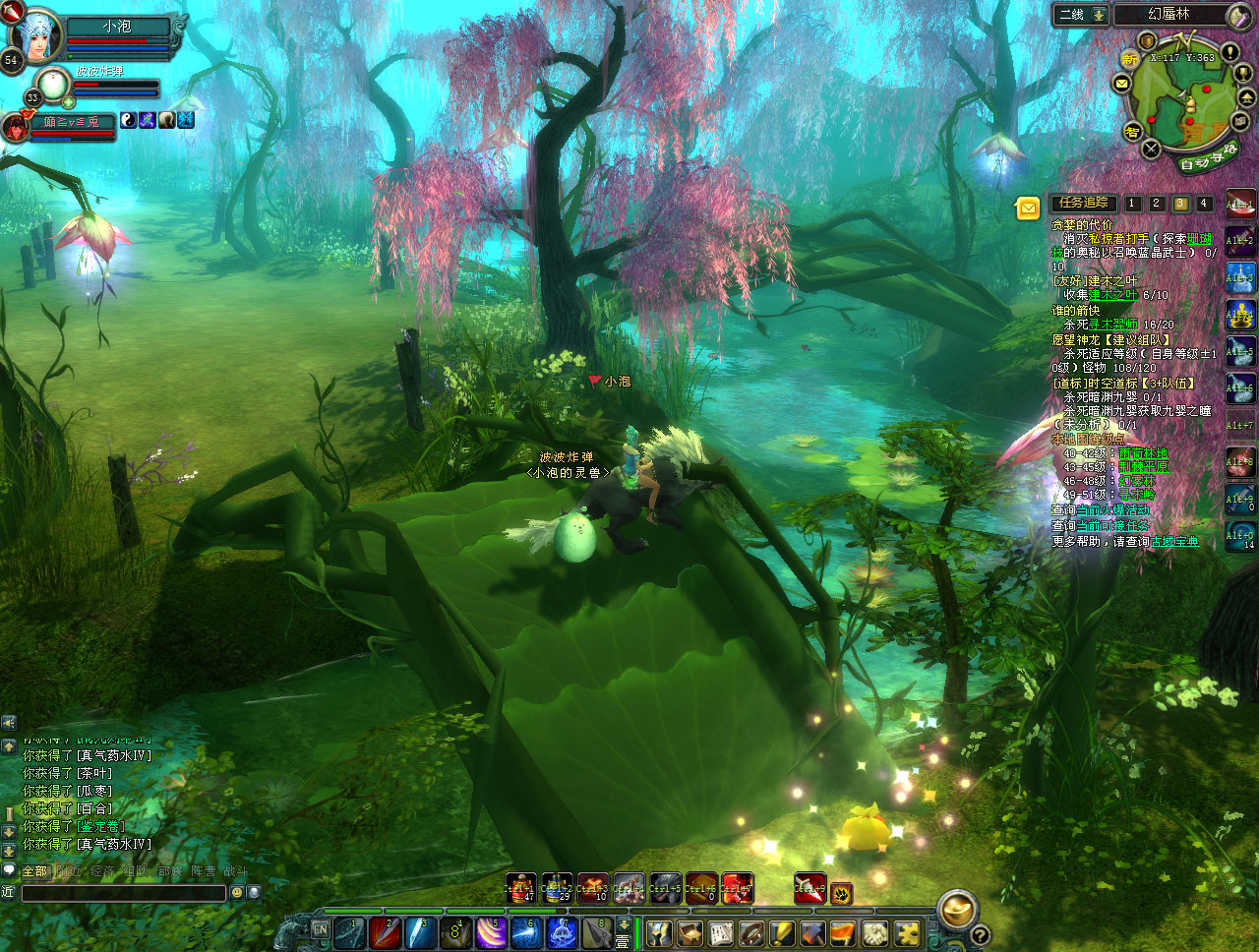The image size is (1259, 952).
Task: Open the smiley emoticon picker
Action: click(x=236, y=893)
